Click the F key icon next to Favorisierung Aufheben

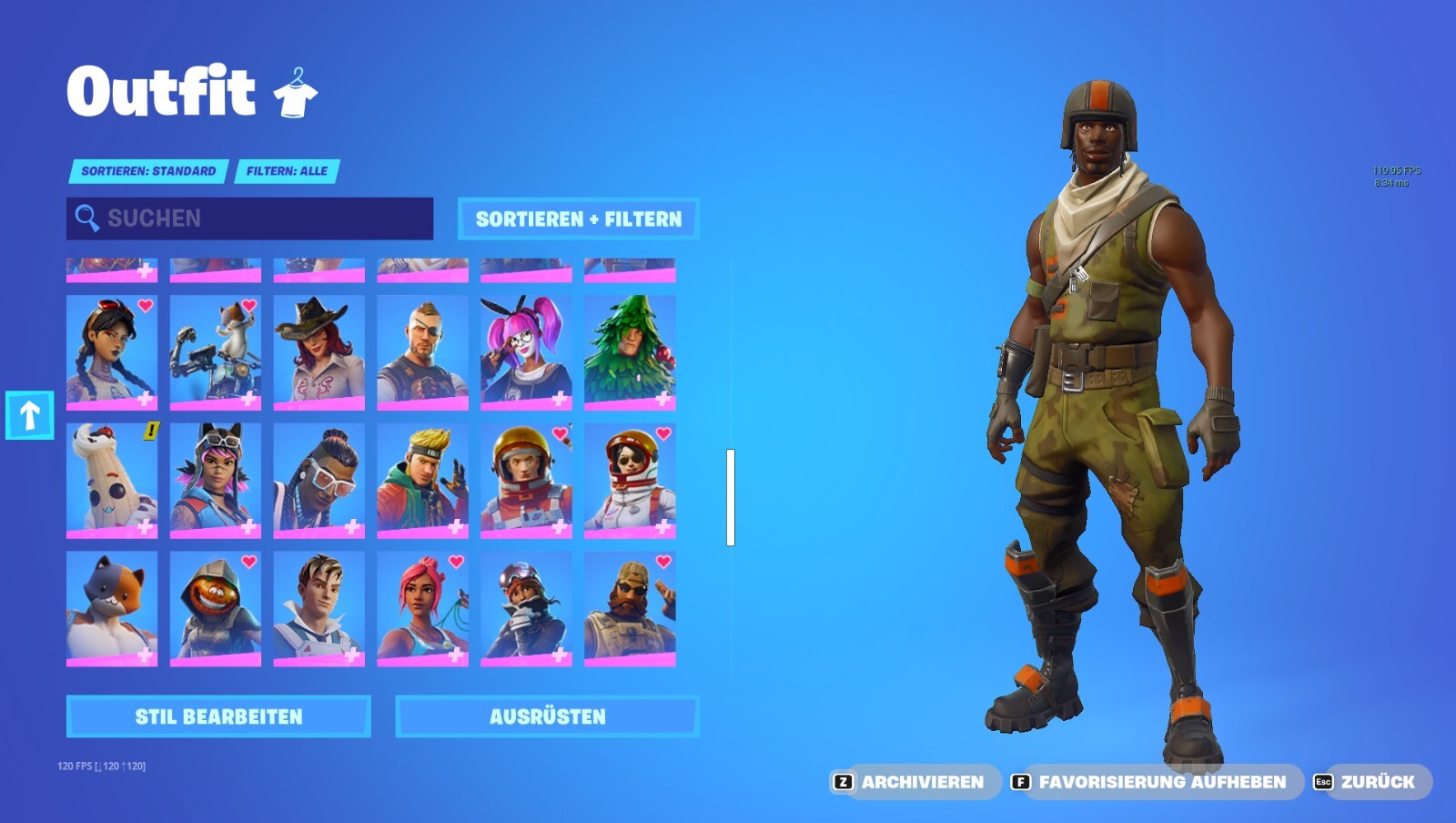(1023, 781)
